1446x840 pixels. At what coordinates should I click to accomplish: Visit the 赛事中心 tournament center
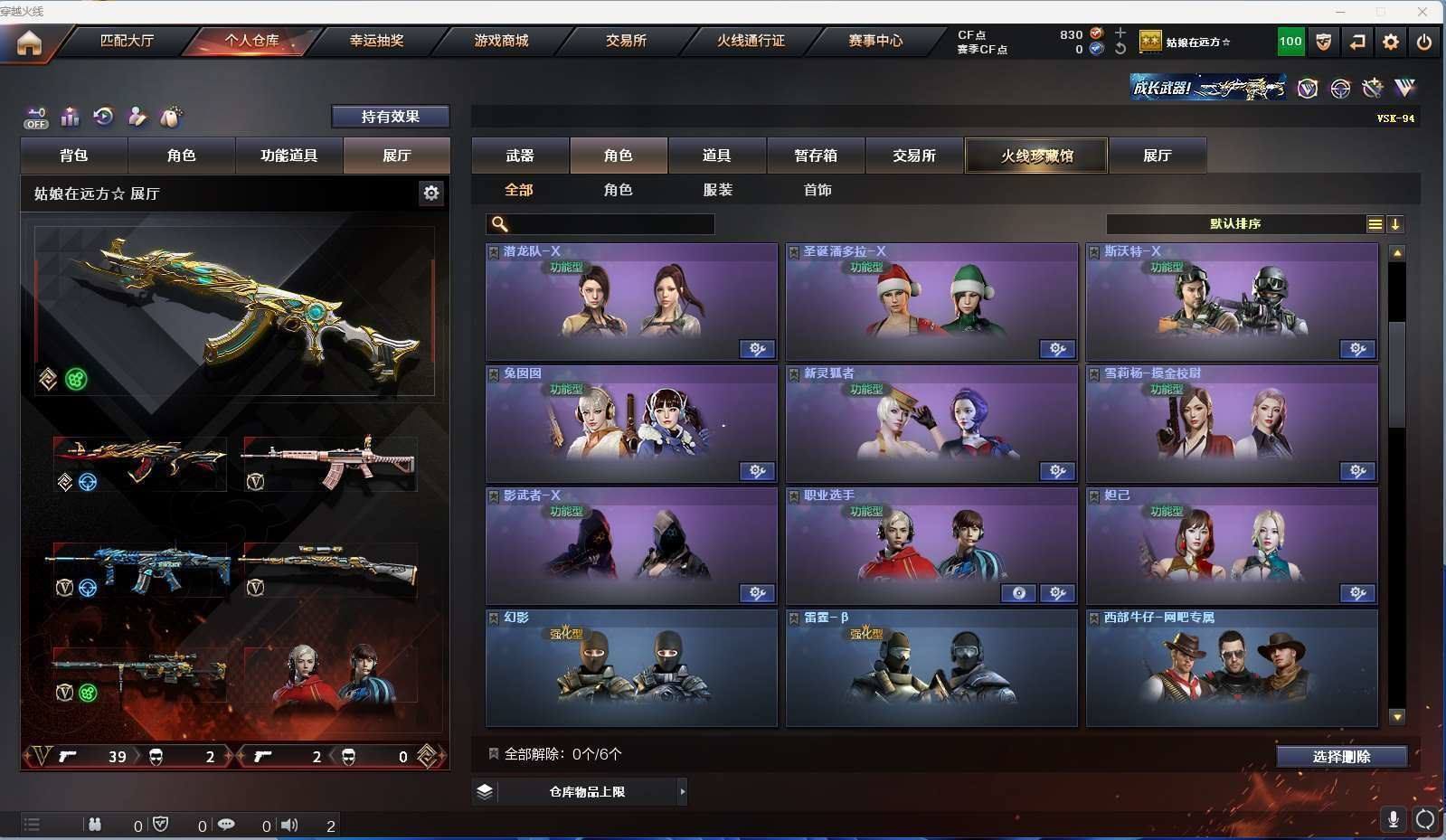coord(875,41)
